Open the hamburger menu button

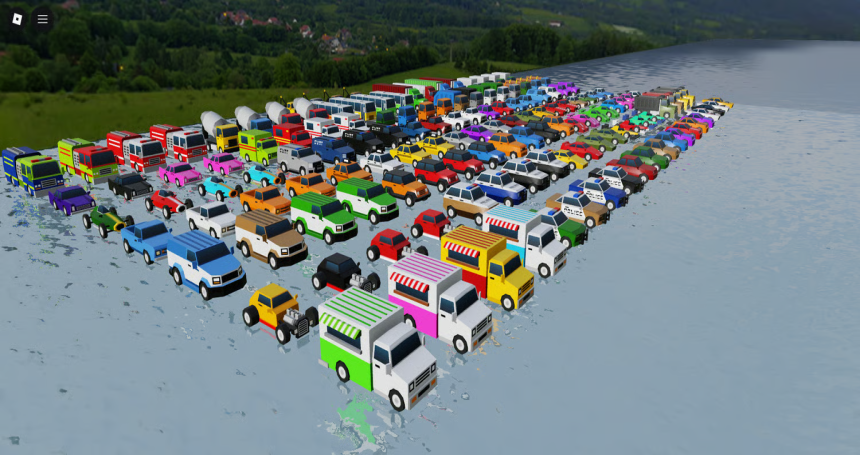coord(42,18)
